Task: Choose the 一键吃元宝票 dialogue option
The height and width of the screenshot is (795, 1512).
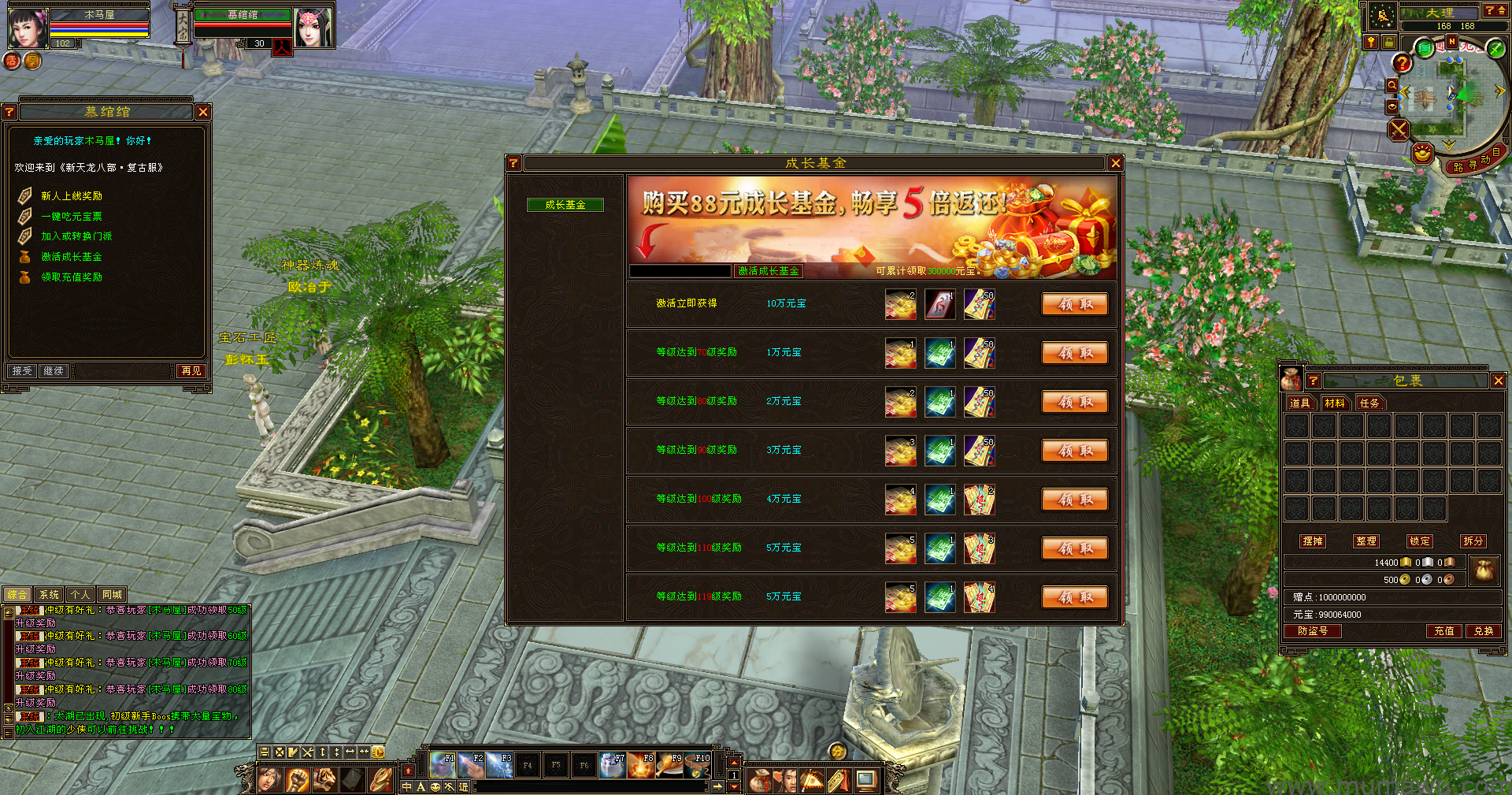Action: tap(72, 217)
